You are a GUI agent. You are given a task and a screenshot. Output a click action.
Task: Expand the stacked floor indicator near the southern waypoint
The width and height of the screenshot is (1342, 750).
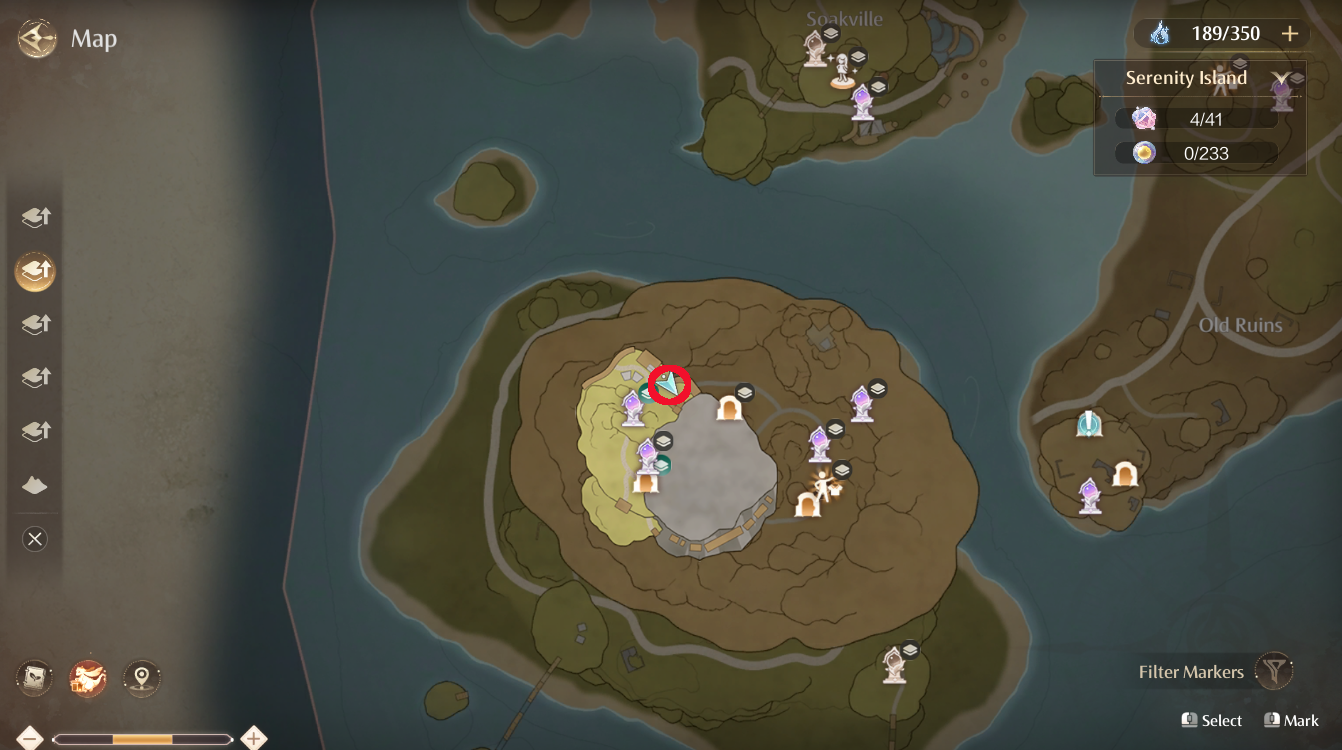[908, 651]
